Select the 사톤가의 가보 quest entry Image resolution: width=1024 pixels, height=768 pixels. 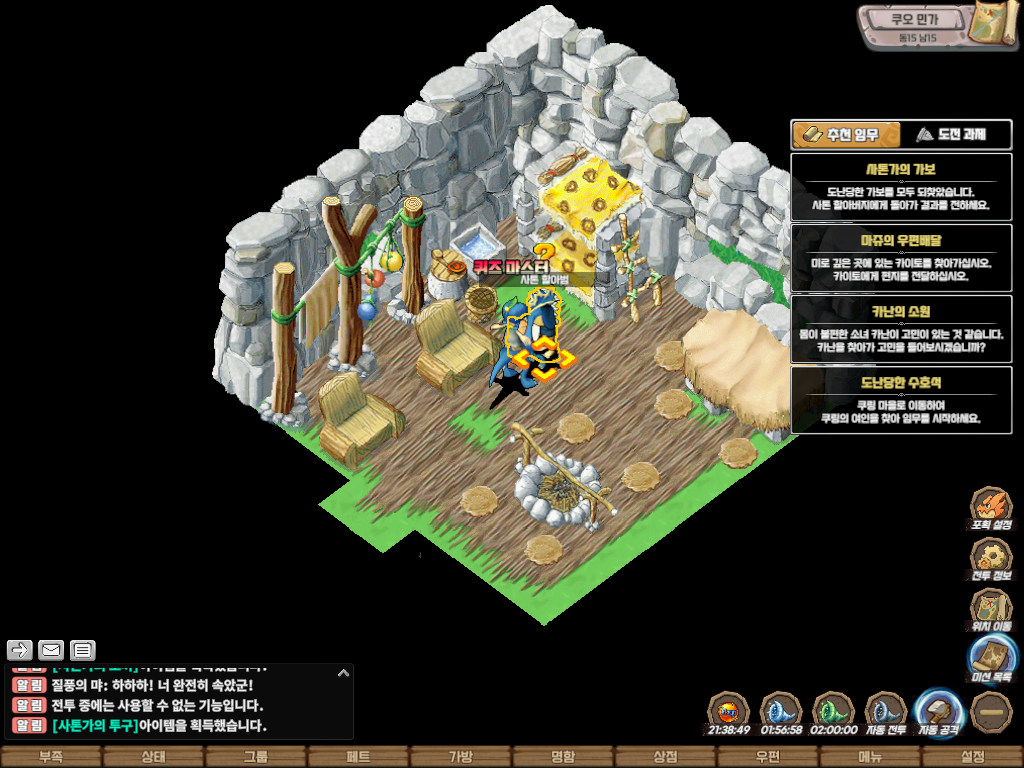901,186
